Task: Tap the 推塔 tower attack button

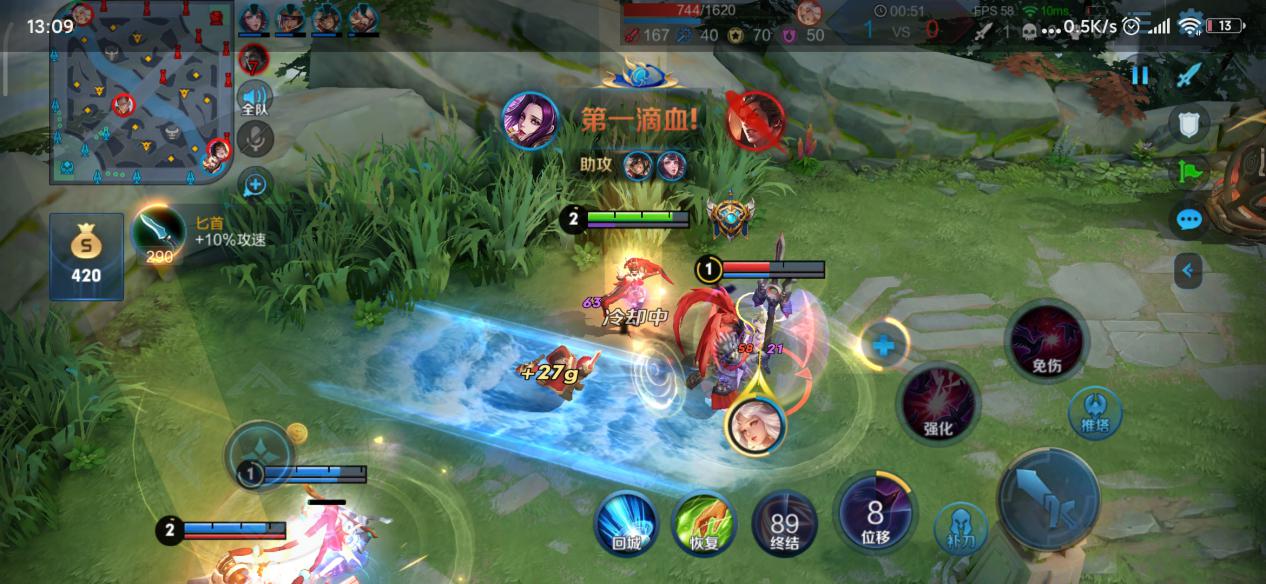Action: tap(1095, 412)
